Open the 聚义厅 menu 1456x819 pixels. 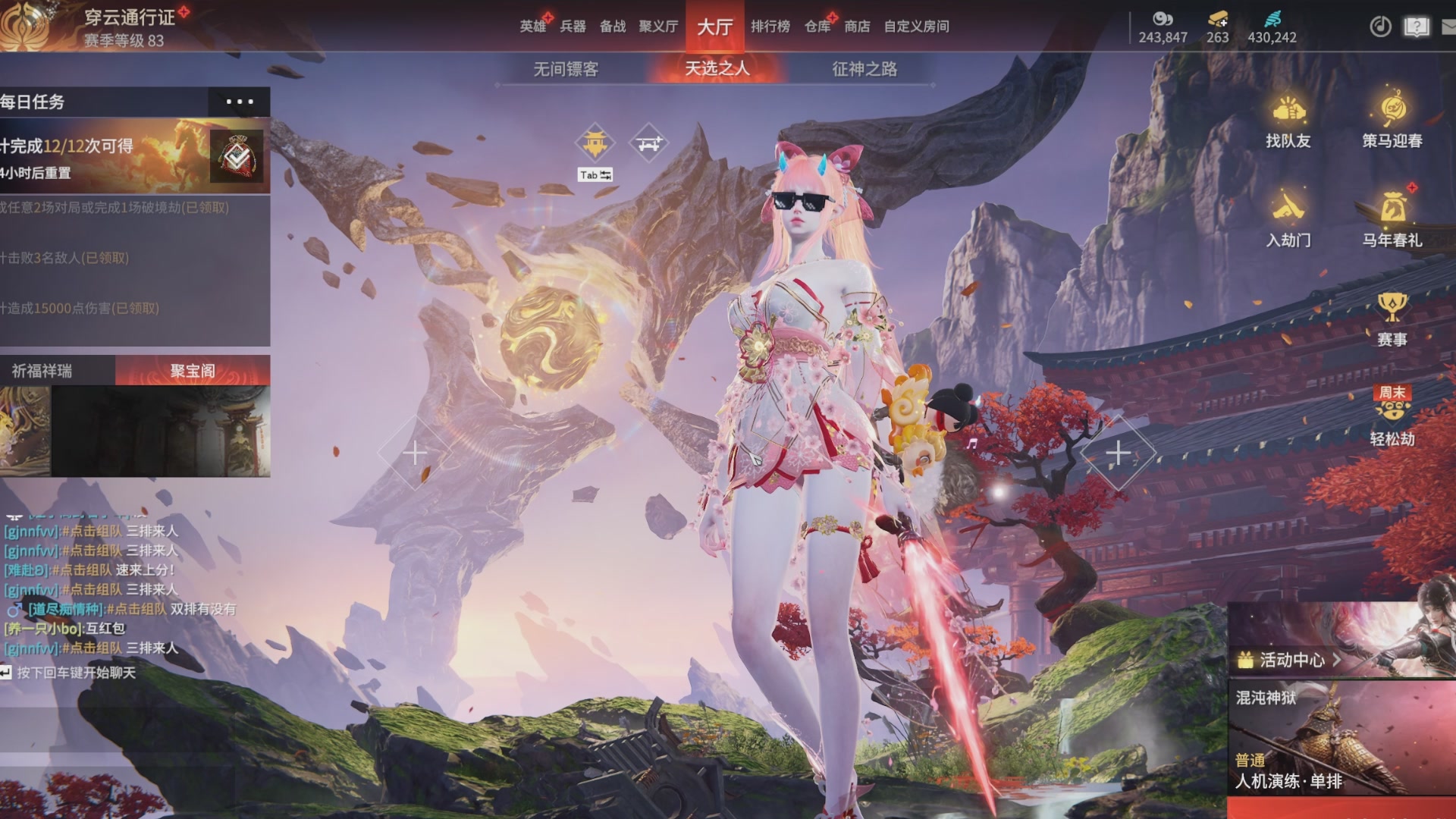click(657, 27)
